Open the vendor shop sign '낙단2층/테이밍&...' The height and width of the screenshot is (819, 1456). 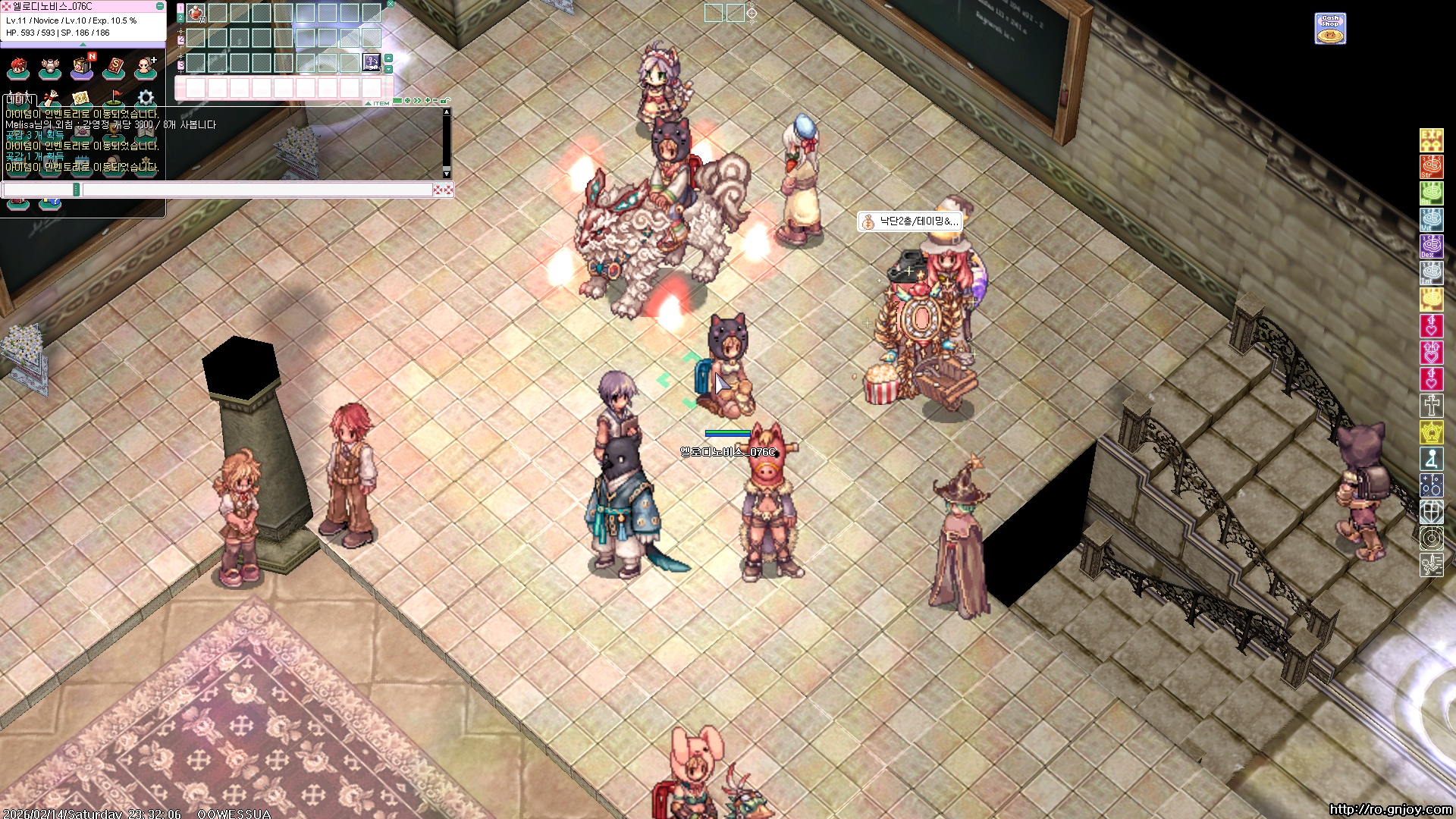[910, 221]
